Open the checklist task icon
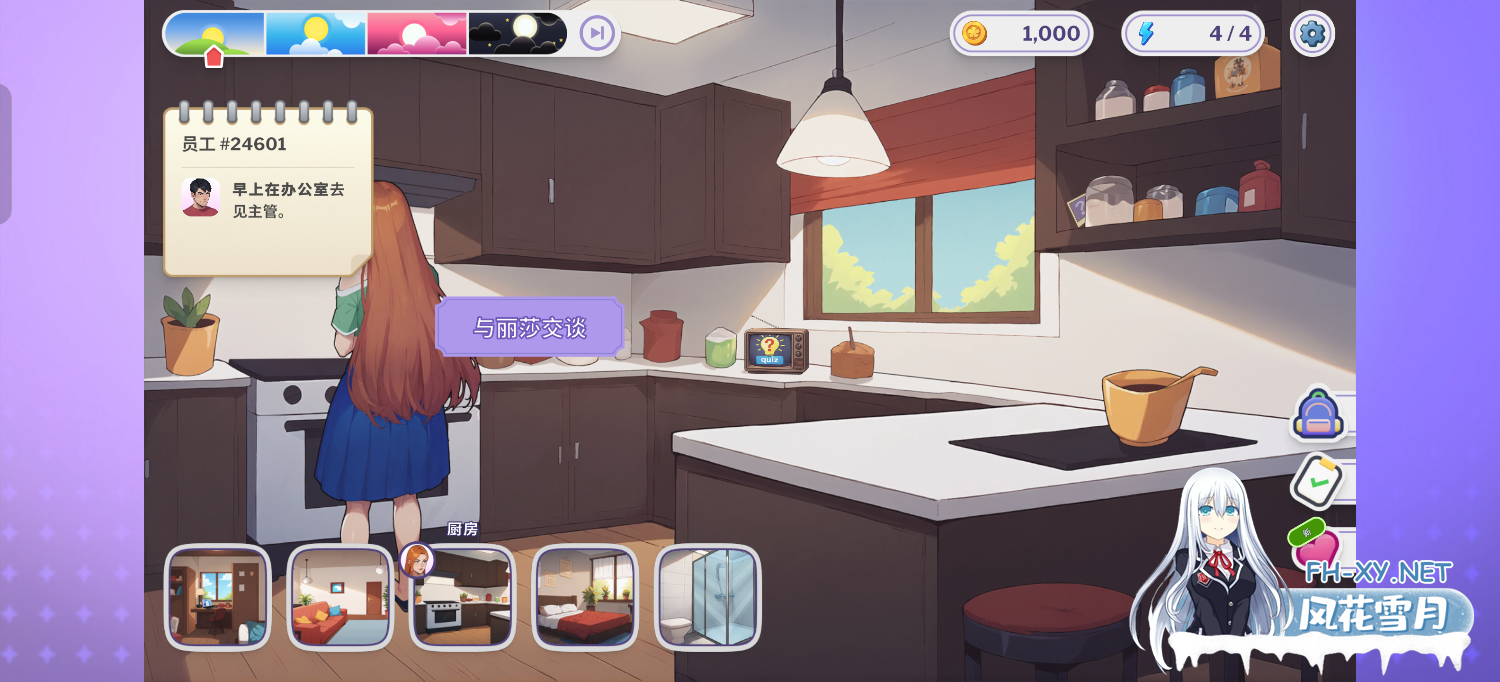Image resolution: width=1500 pixels, height=682 pixels. pyautogui.click(x=1318, y=481)
